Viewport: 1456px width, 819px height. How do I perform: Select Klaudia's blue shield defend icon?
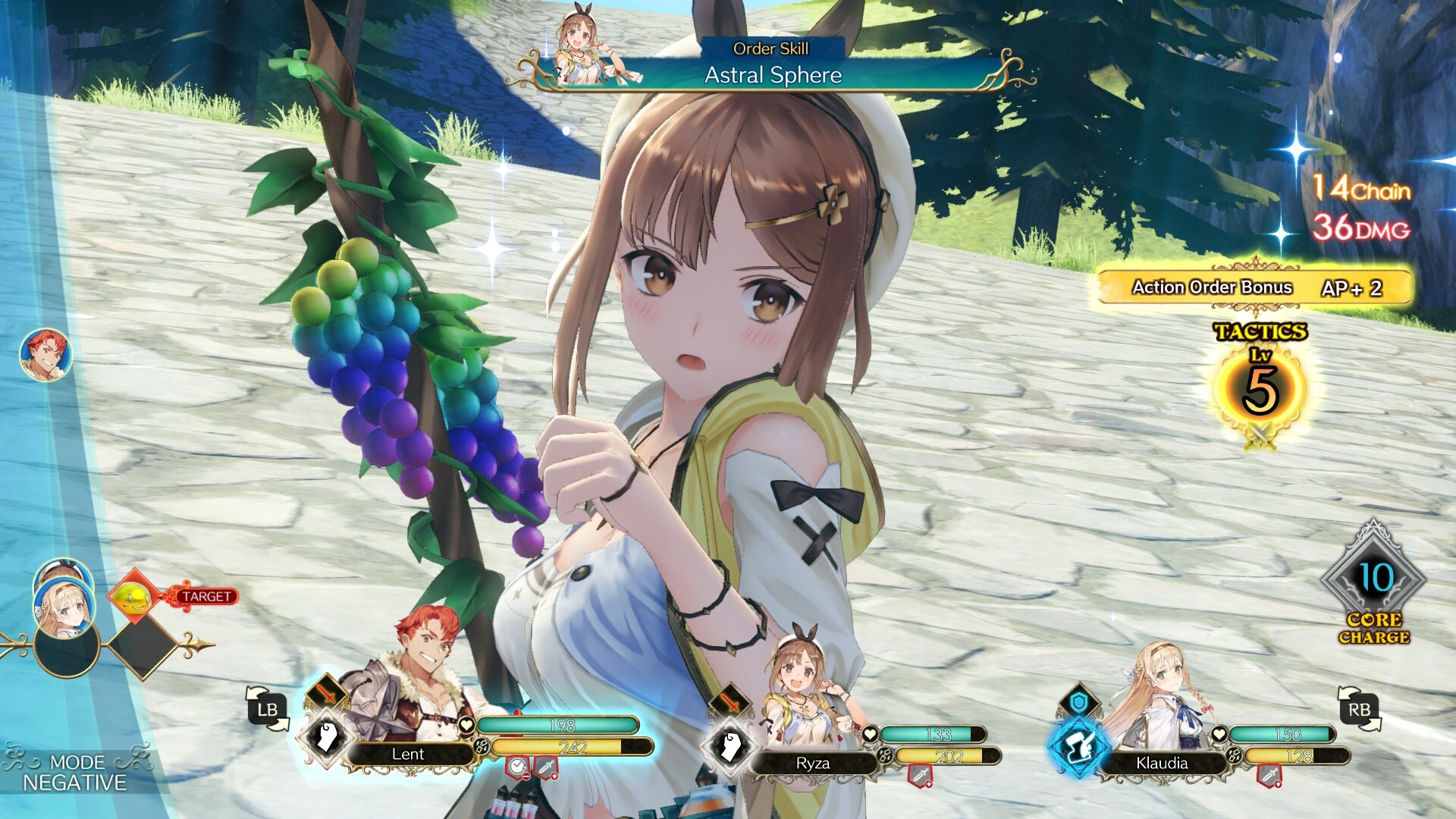click(1080, 701)
